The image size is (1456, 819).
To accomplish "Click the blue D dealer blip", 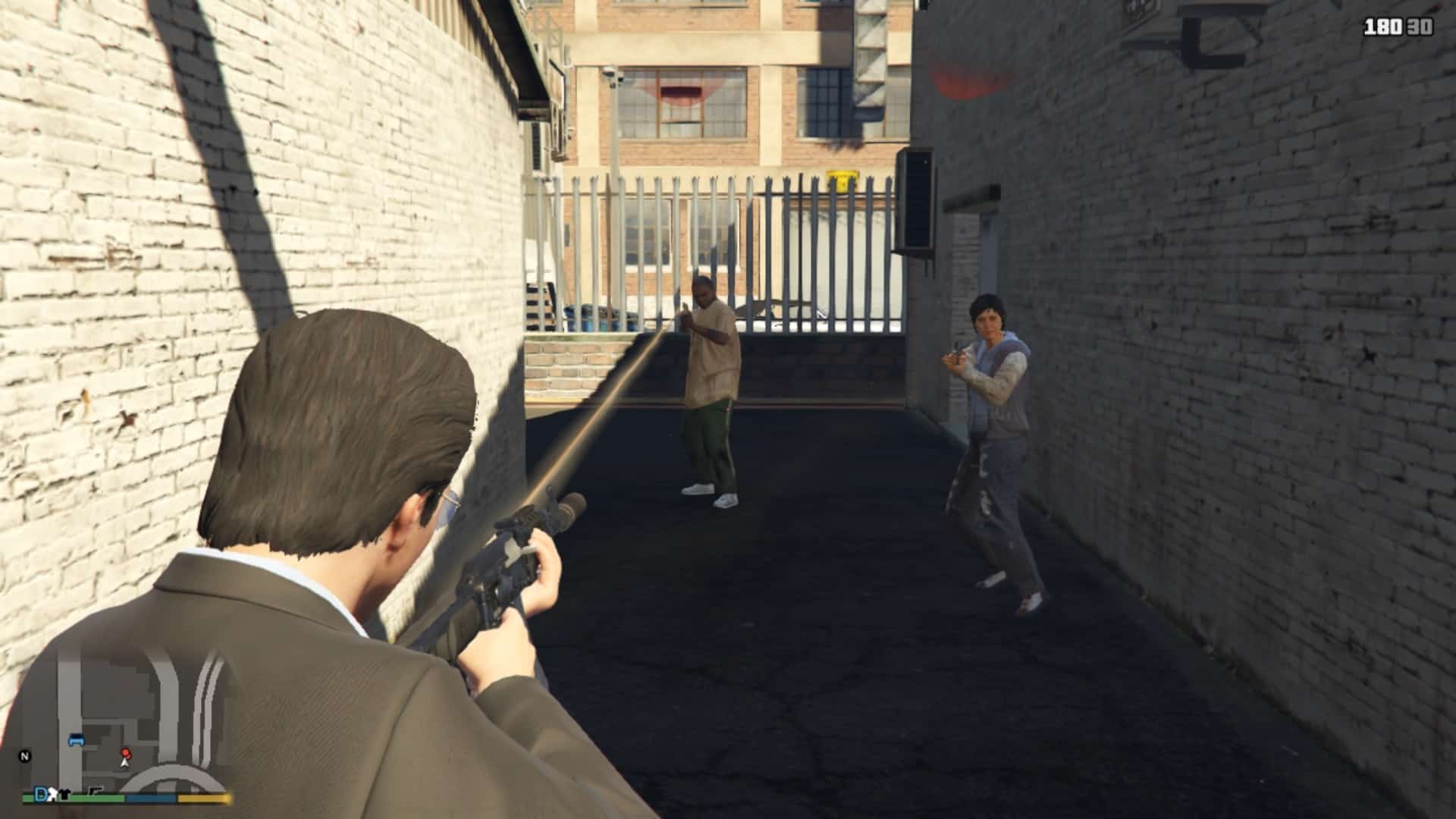I will [x=40, y=794].
